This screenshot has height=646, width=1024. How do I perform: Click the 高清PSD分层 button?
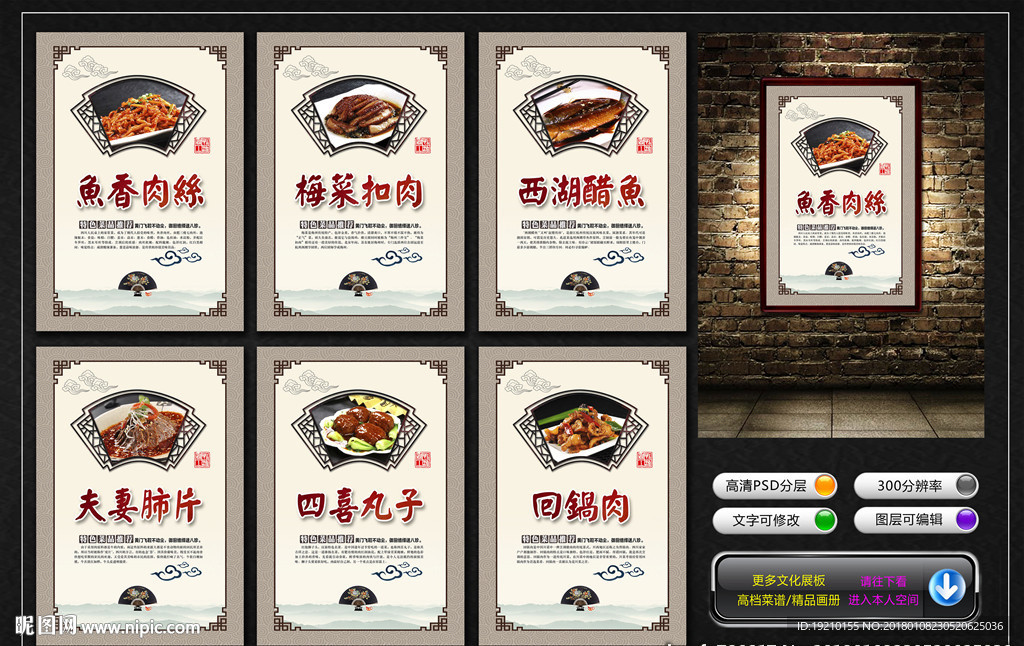pos(775,486)
